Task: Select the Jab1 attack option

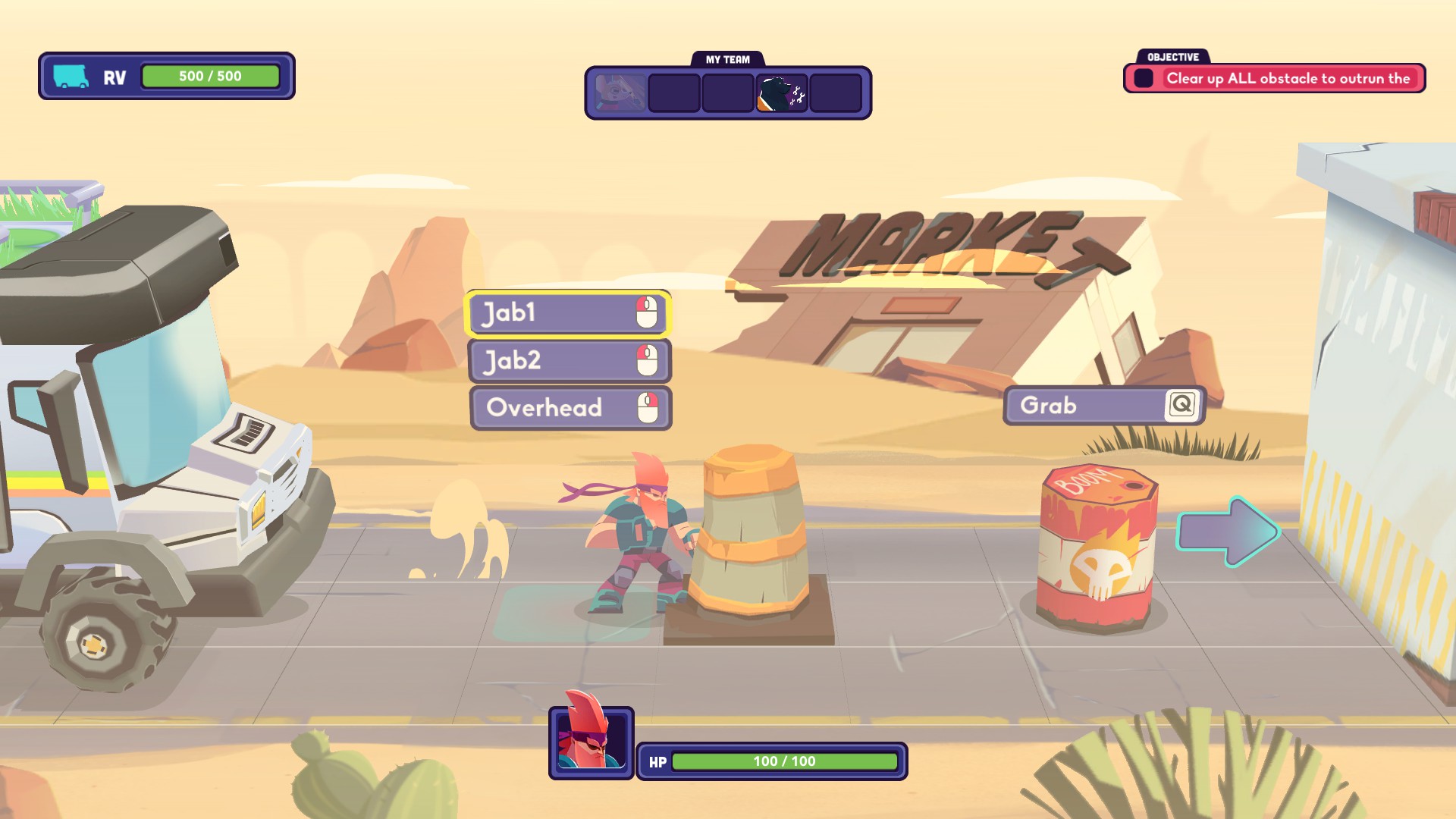Action: 567,313
